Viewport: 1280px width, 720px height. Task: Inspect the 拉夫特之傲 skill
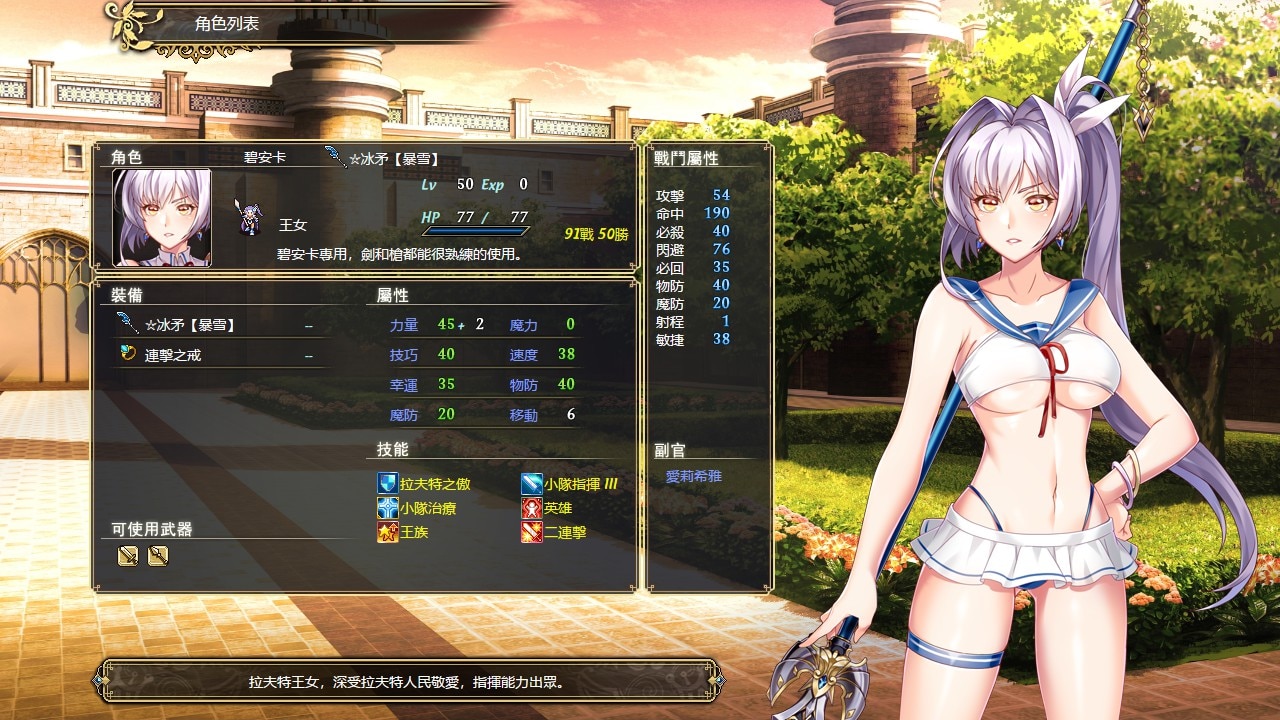click(434, 484)
